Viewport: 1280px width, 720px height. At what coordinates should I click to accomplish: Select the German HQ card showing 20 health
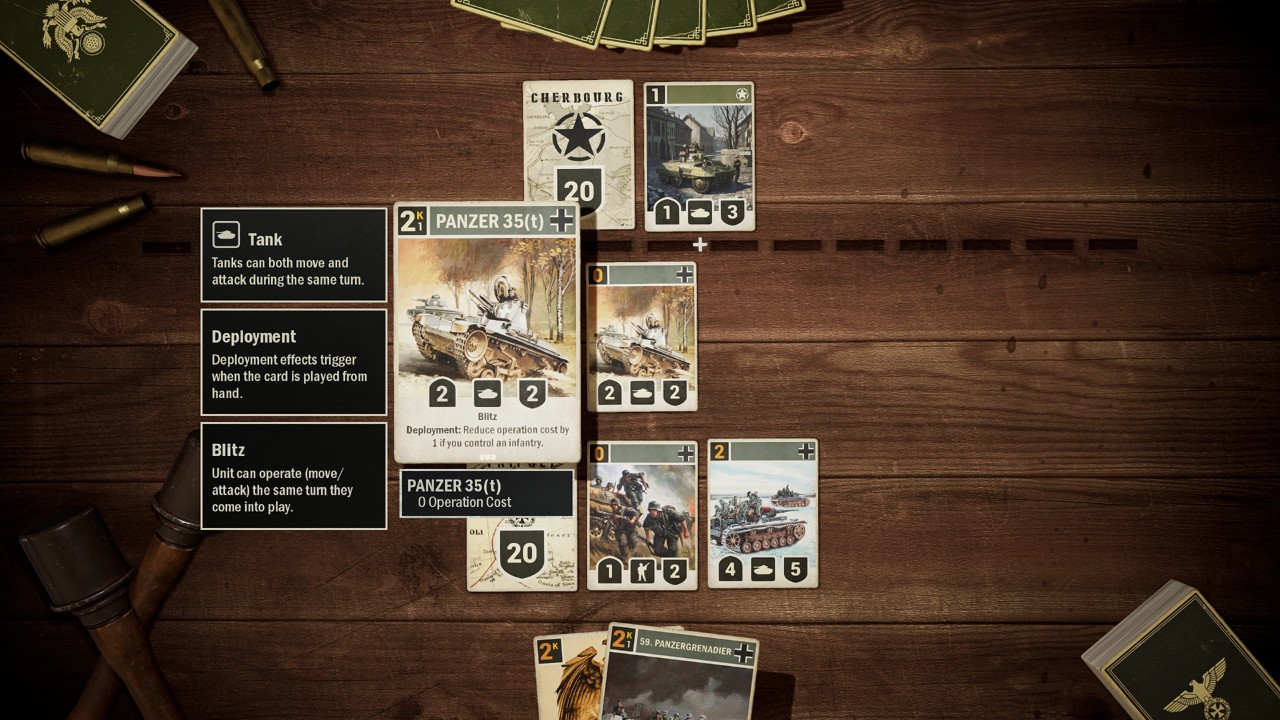click(x=520, y=551)
